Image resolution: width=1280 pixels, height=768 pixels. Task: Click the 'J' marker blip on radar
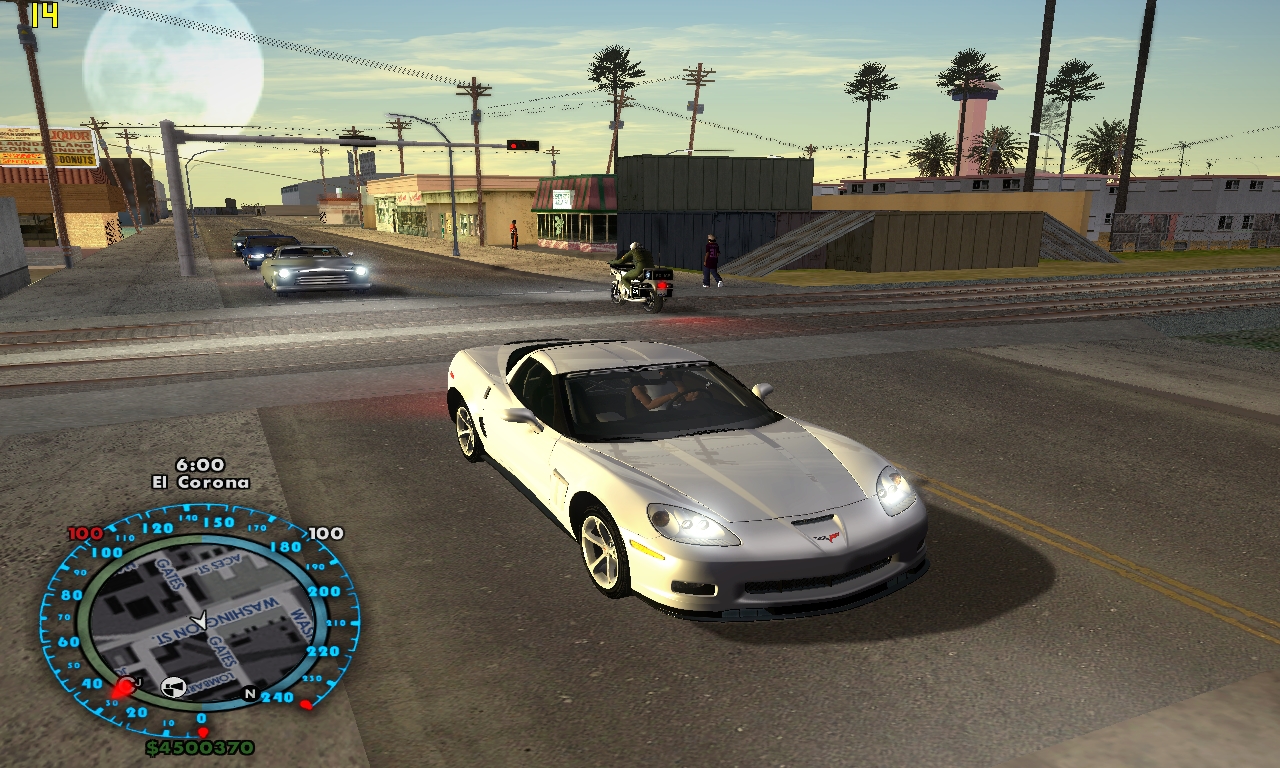138,682
